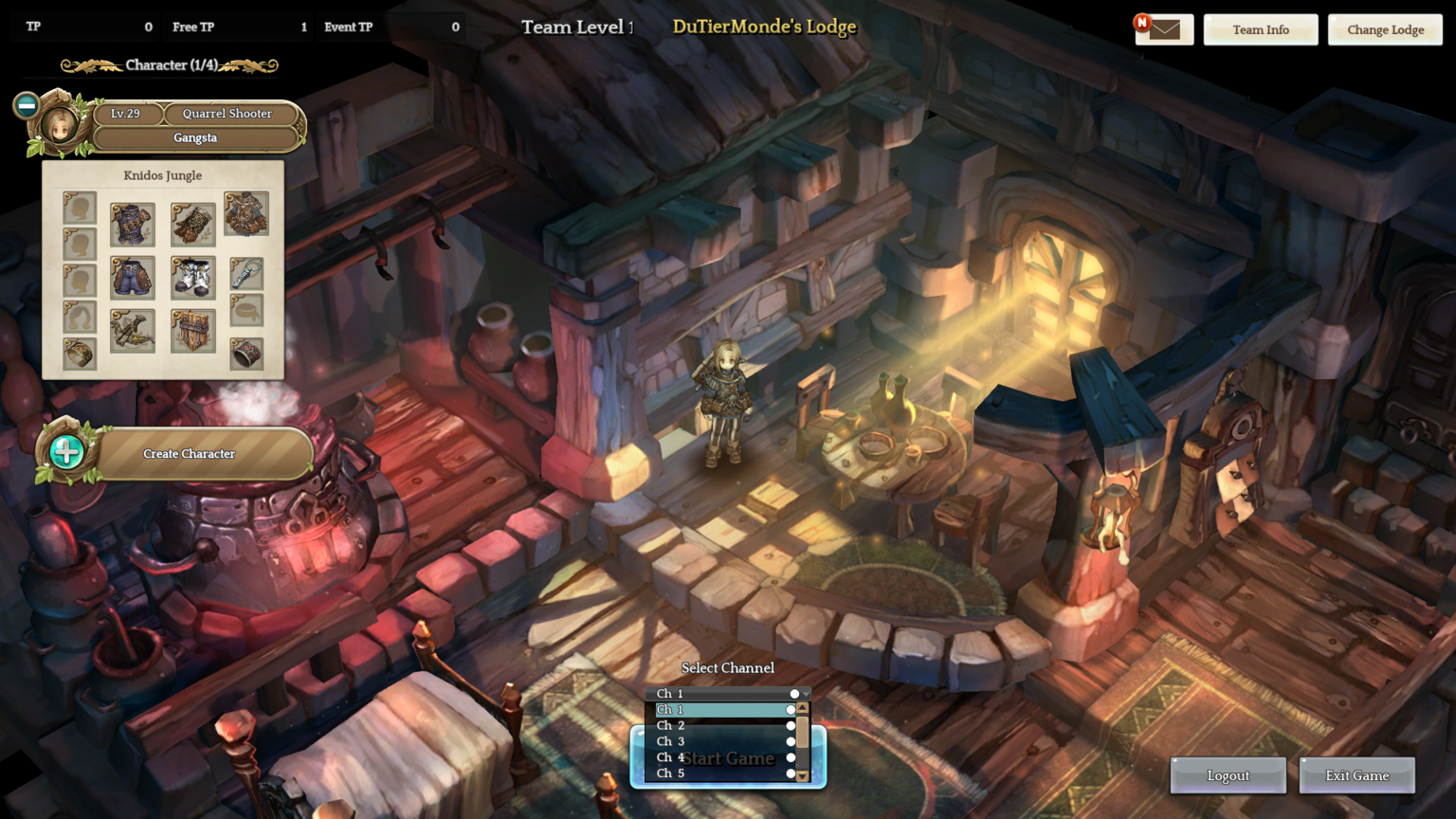Choose the white boots equipment slot
This screenshot has width=1456, height=819.
[x=192, y=278]
